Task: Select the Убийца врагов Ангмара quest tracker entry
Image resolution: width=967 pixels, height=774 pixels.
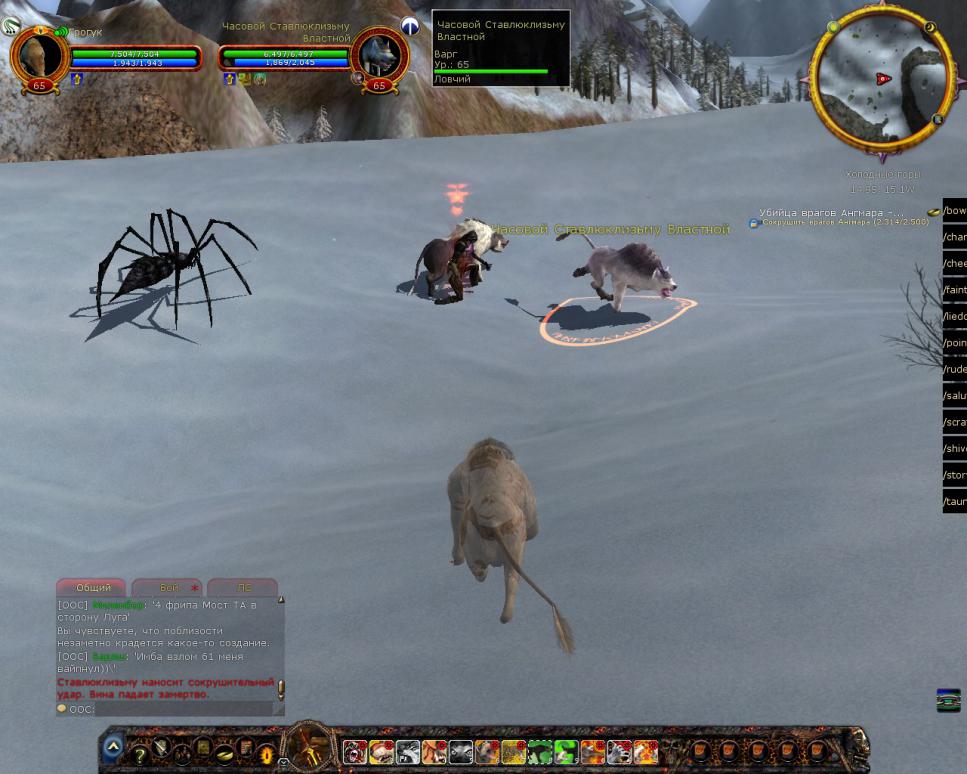Action: point(830,212)
